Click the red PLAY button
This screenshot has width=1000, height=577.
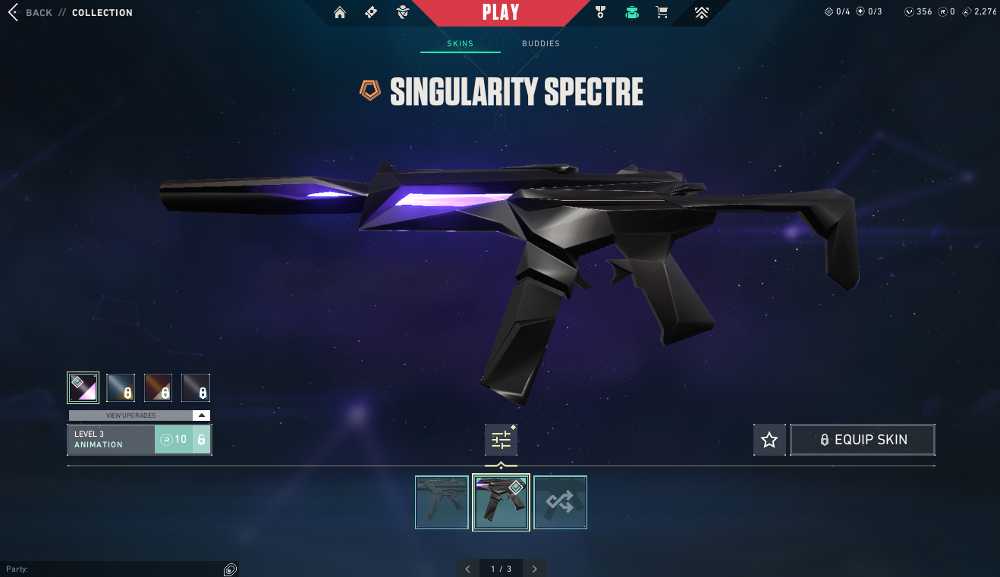pos(500,13)
